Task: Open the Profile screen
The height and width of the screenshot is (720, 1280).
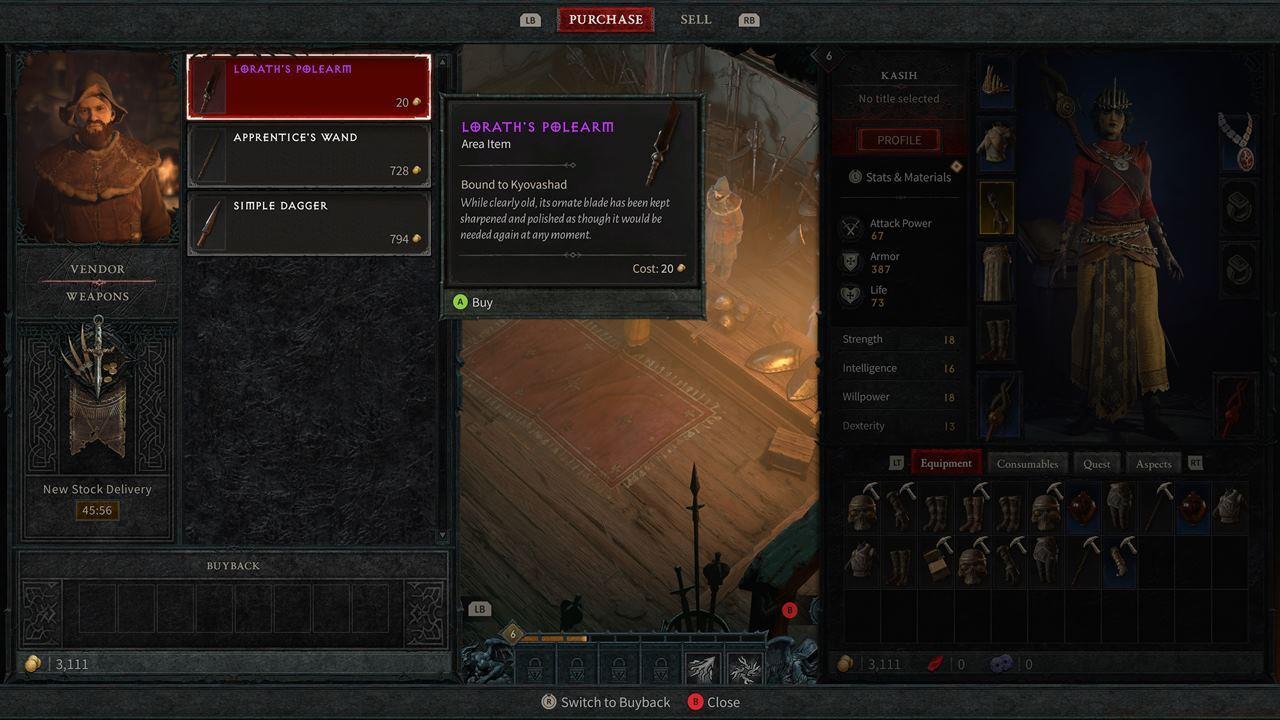Action: [x=898, y=139]
